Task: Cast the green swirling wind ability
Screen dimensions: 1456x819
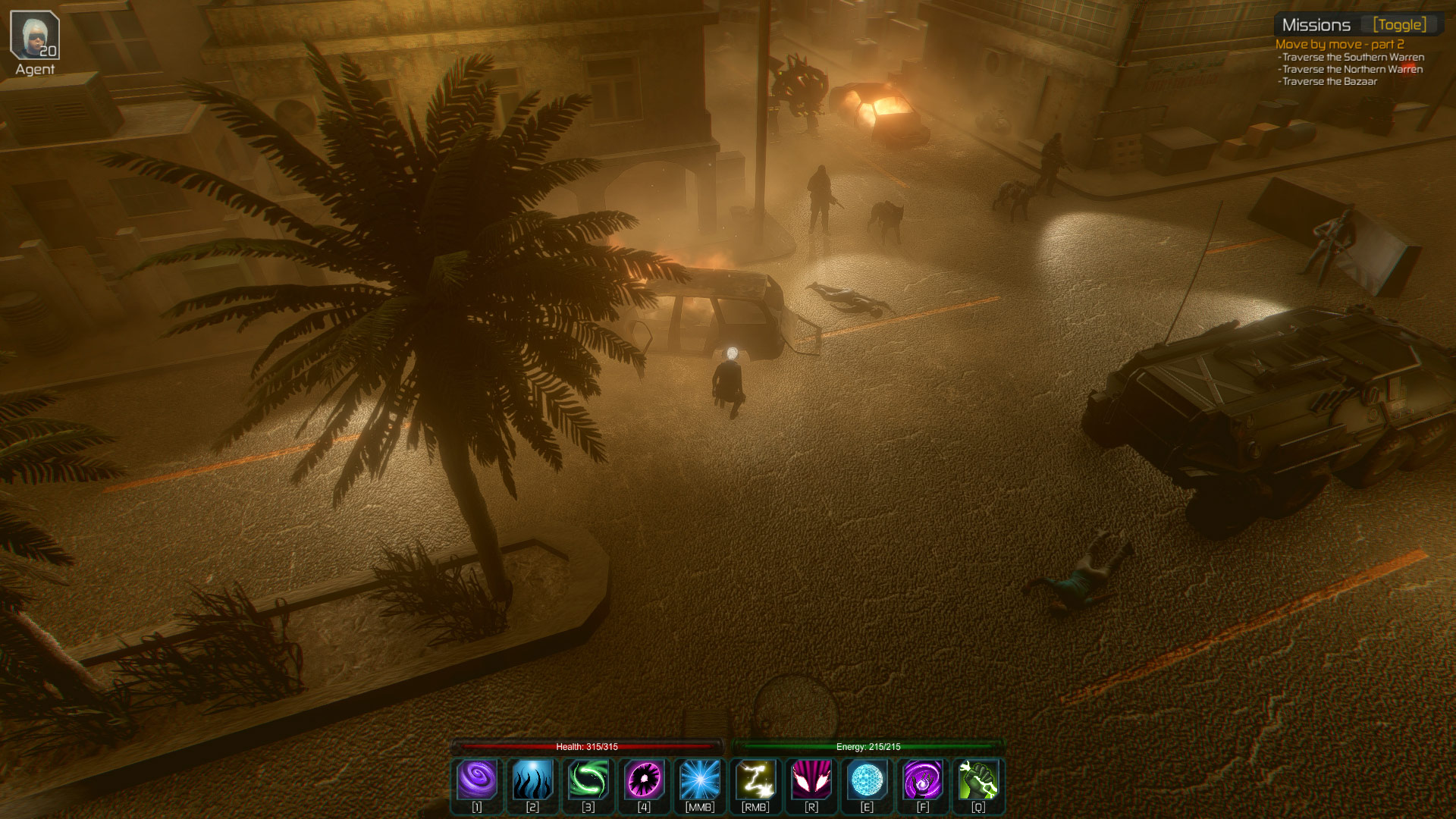Action: [588, 780]
